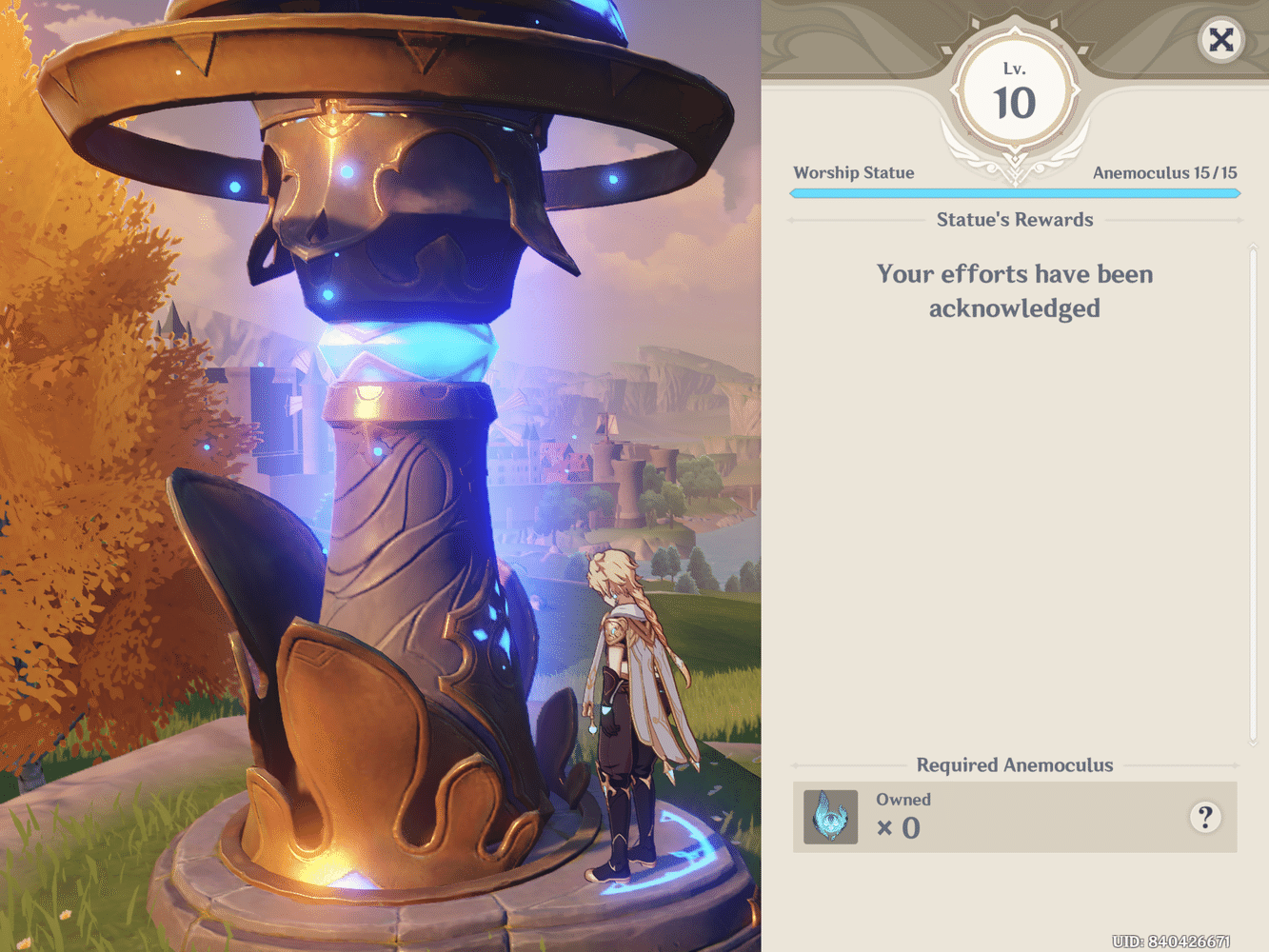This screenshot has height=952, width=1269.
Task: Toggle the Required Anemoculus section
Action: tap(1015, 764)
